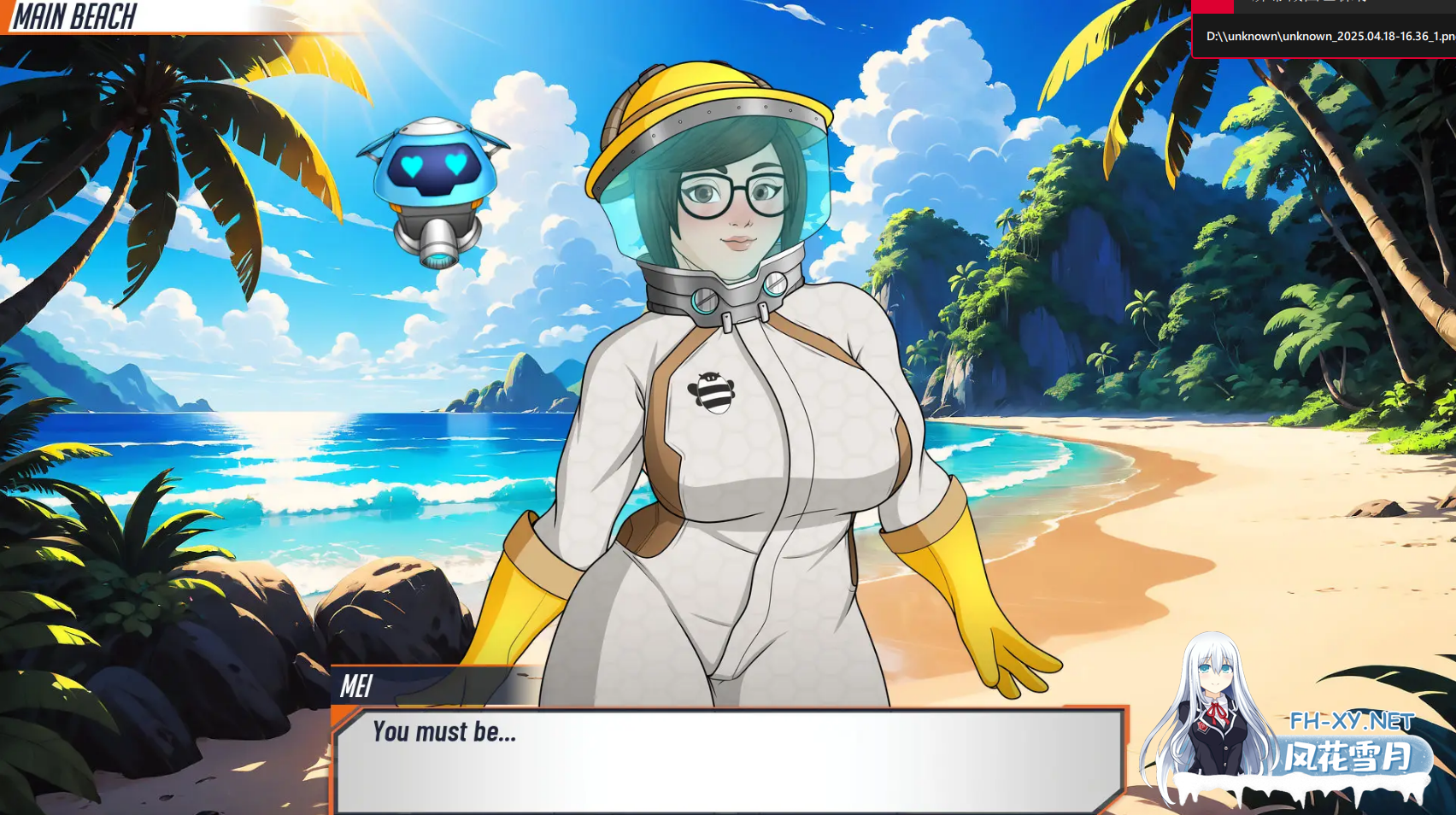Click the bee emblem on Mei's suit

[x=711, y=393]
